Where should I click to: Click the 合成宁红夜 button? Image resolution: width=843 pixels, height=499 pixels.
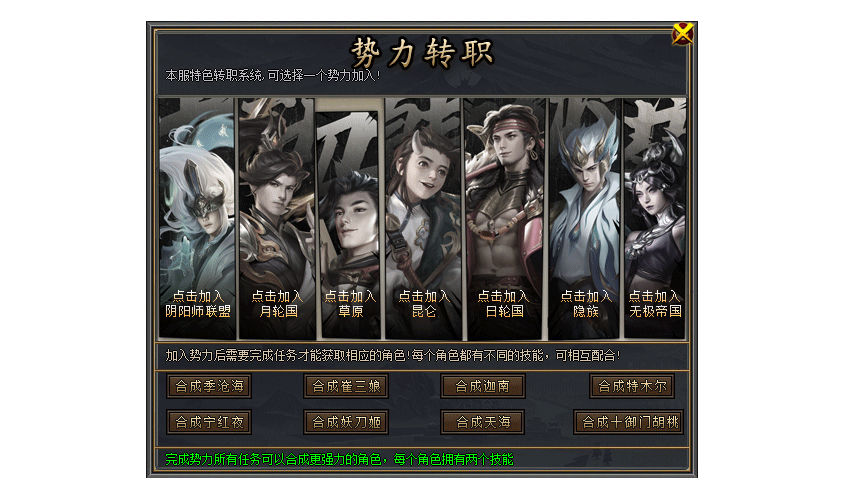click(208, 422)
